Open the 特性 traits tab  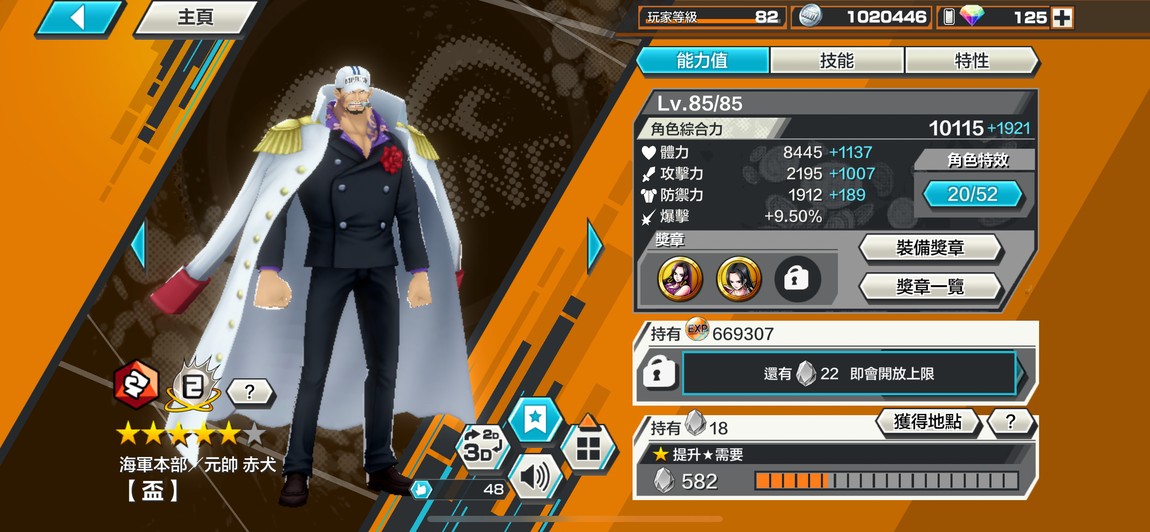pyautogui.click(x=971, y=61)
